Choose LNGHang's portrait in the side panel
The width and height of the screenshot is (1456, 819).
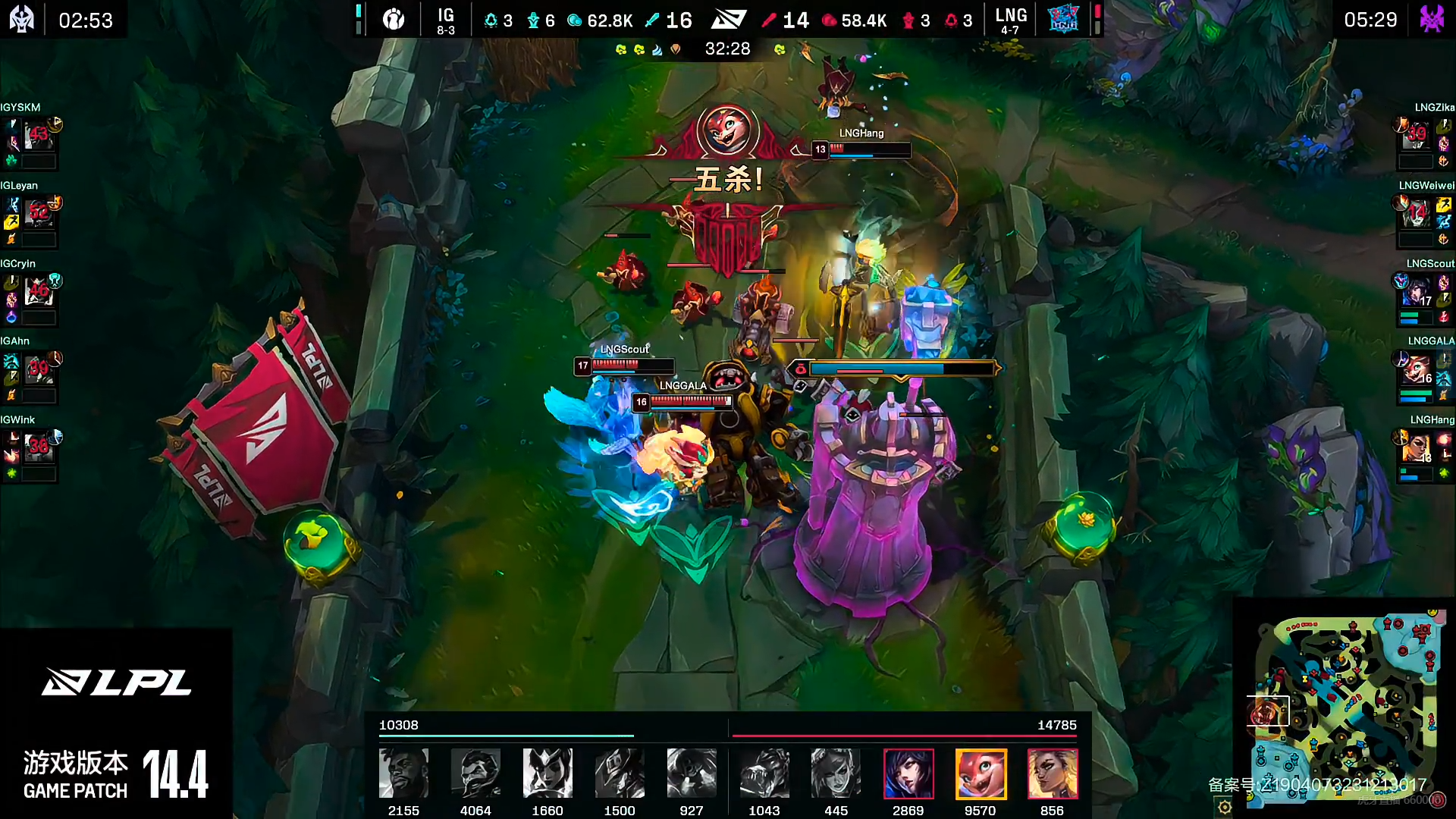(x=1415, y=448)
